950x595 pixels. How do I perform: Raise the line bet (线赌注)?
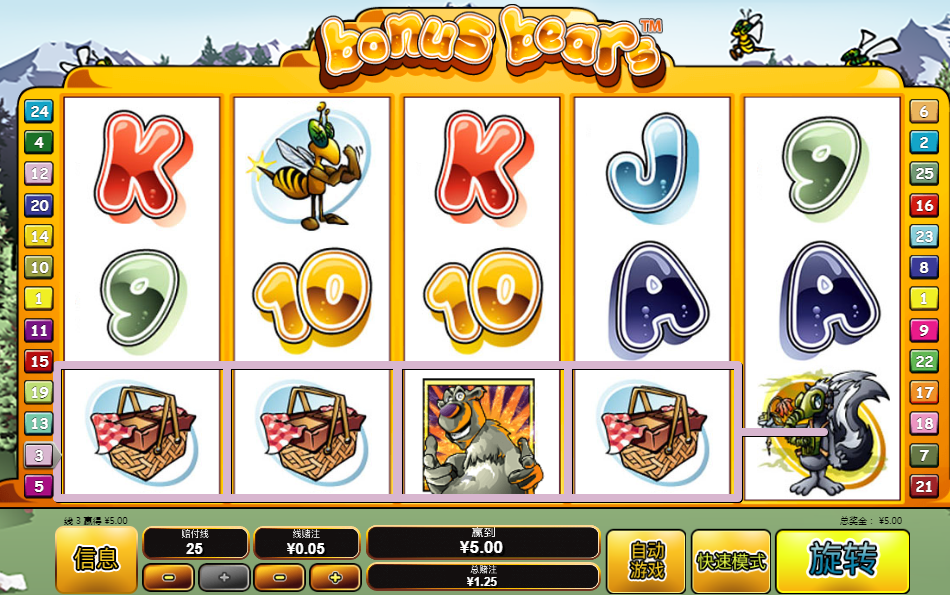click(x=334, y=577)
